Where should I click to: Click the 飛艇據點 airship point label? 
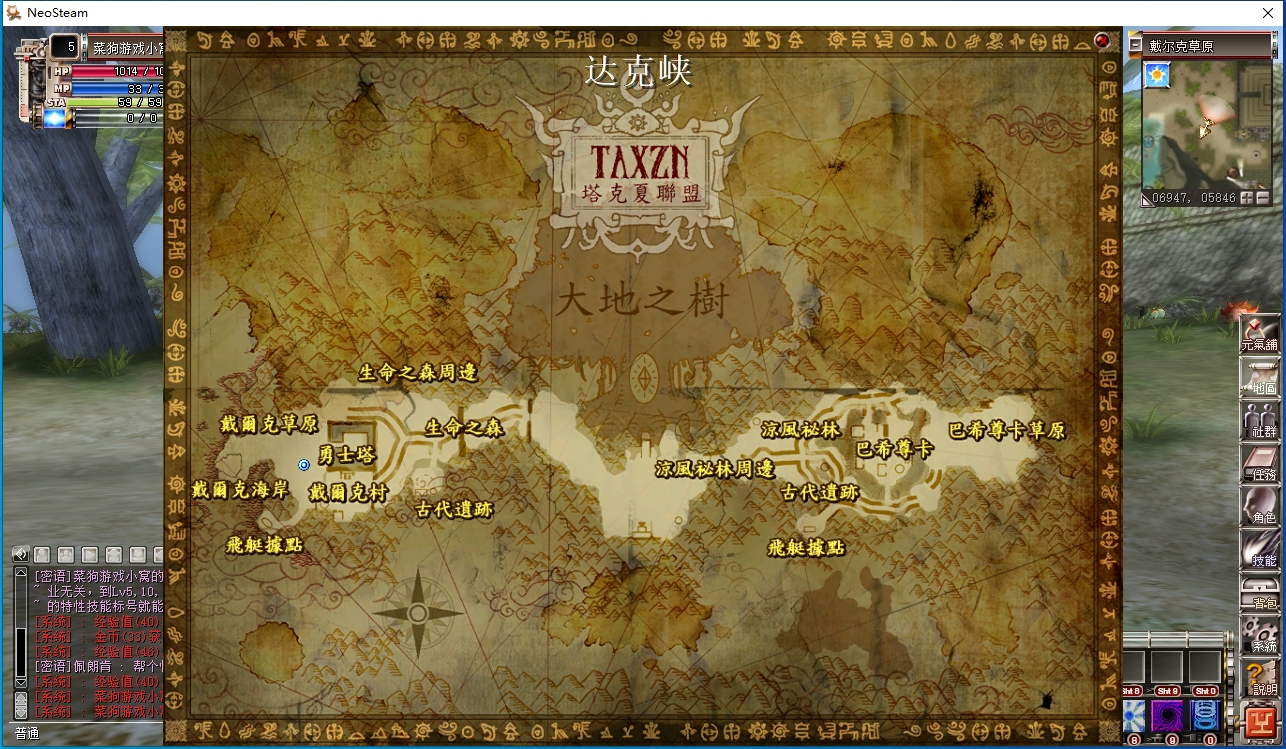coord(262,547)
